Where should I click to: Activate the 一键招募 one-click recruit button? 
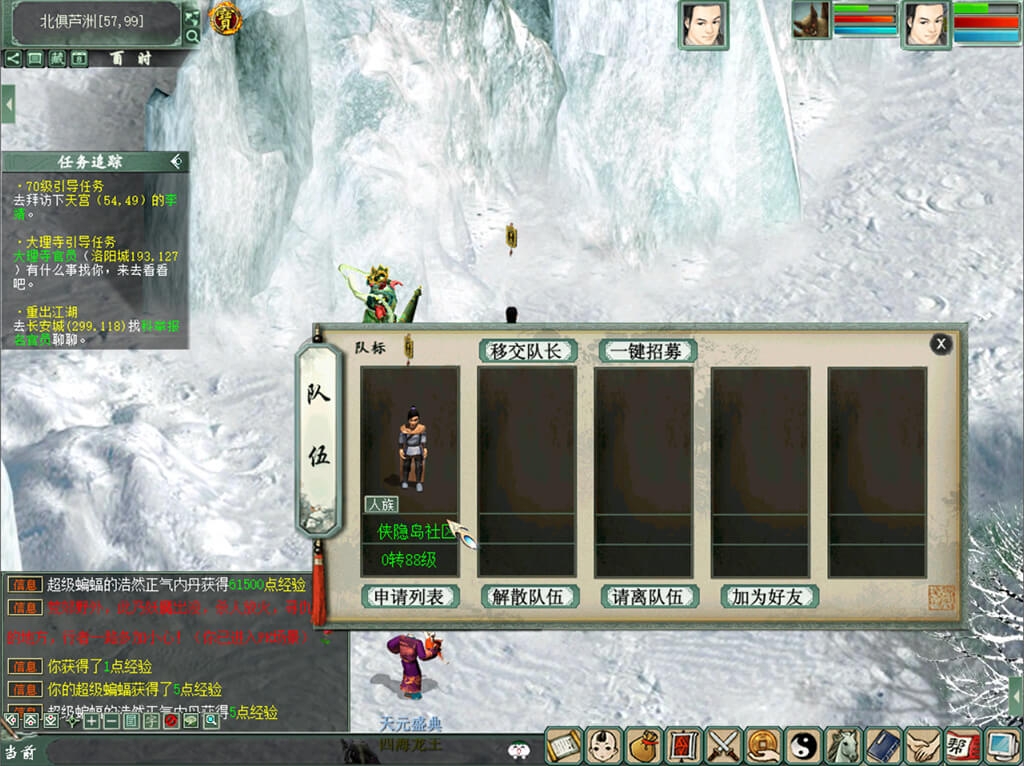click(647, 351)
